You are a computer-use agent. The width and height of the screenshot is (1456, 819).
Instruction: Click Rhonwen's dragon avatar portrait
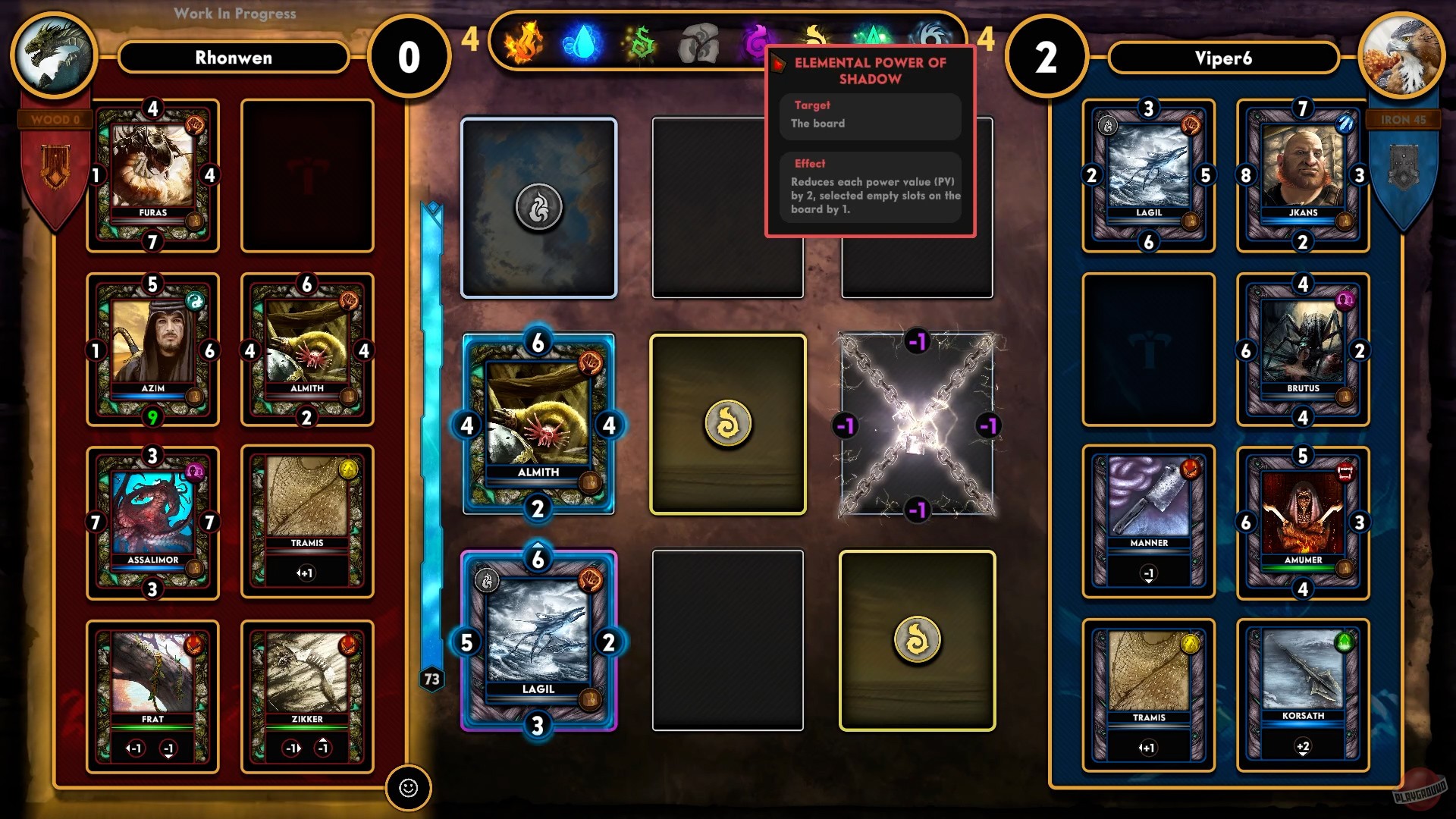54,53
